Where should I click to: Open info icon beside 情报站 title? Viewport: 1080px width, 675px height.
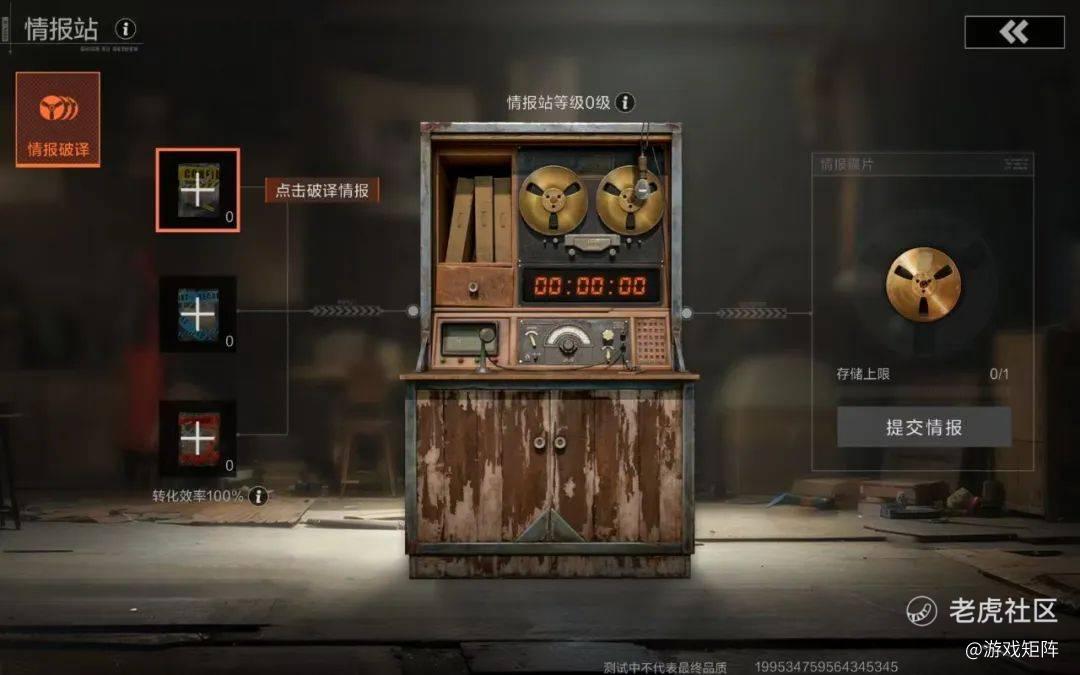click(126, 29)
